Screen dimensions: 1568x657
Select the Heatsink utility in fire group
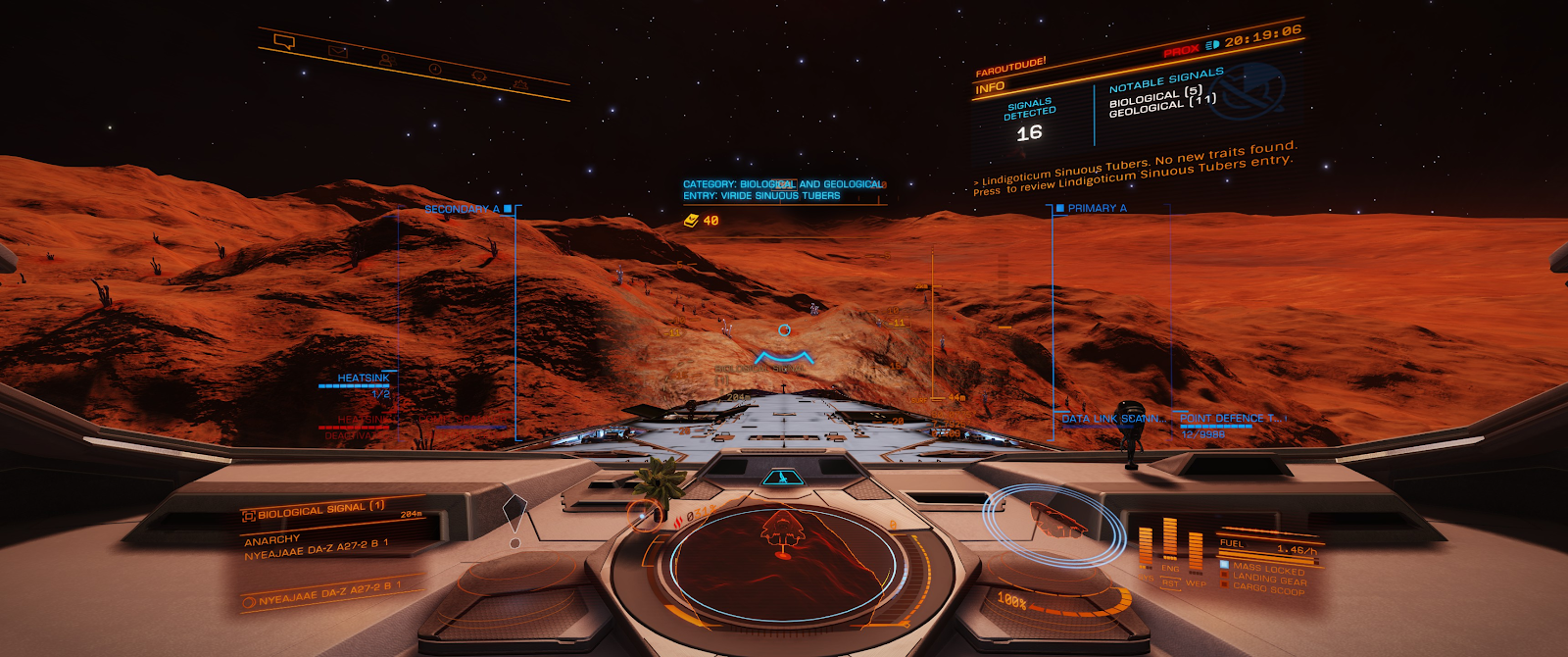[x=363, y=379]
